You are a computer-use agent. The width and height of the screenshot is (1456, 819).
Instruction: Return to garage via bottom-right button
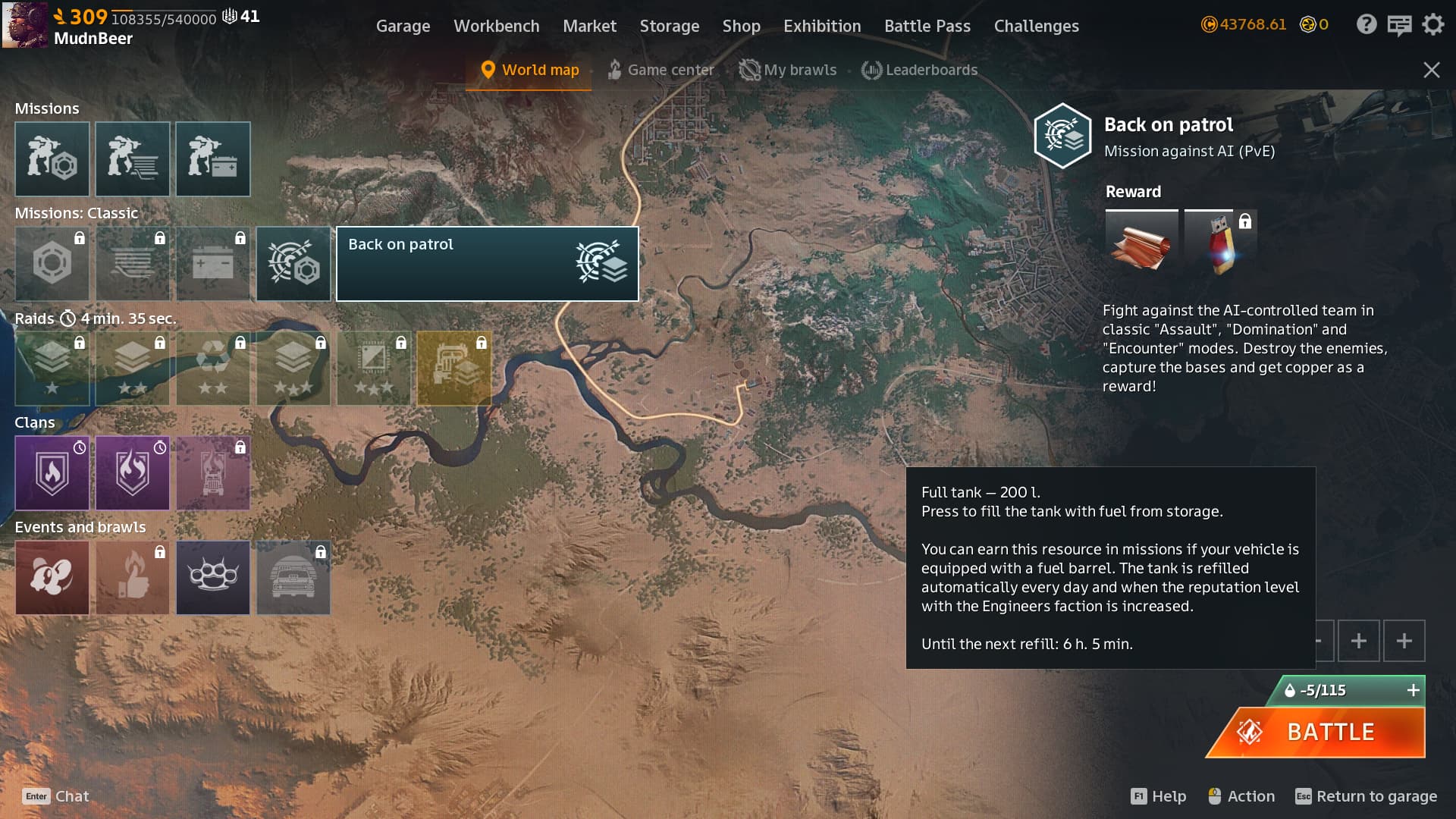pyautogui.click(x=1366, y=796)
